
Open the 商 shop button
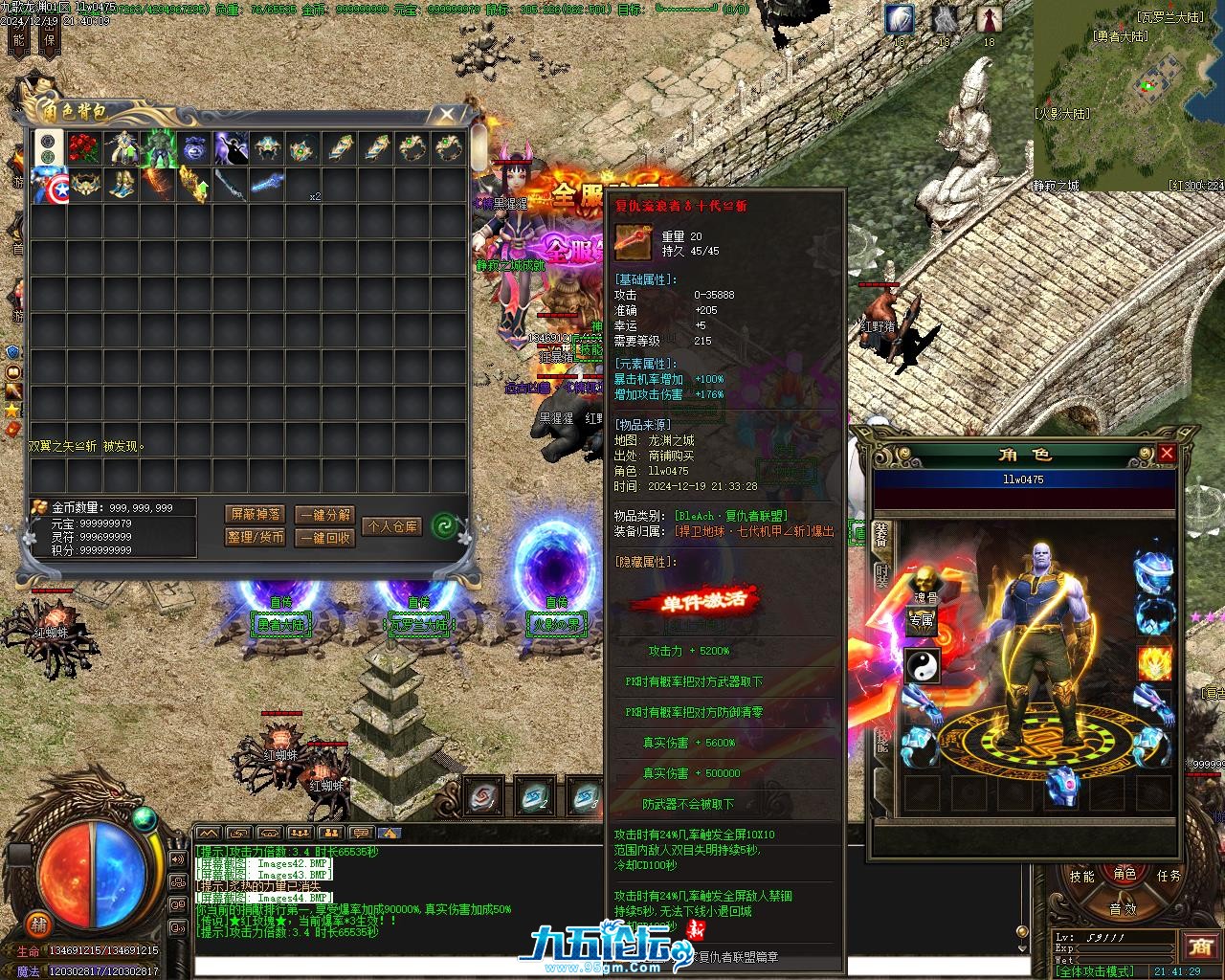point(1199,947)
